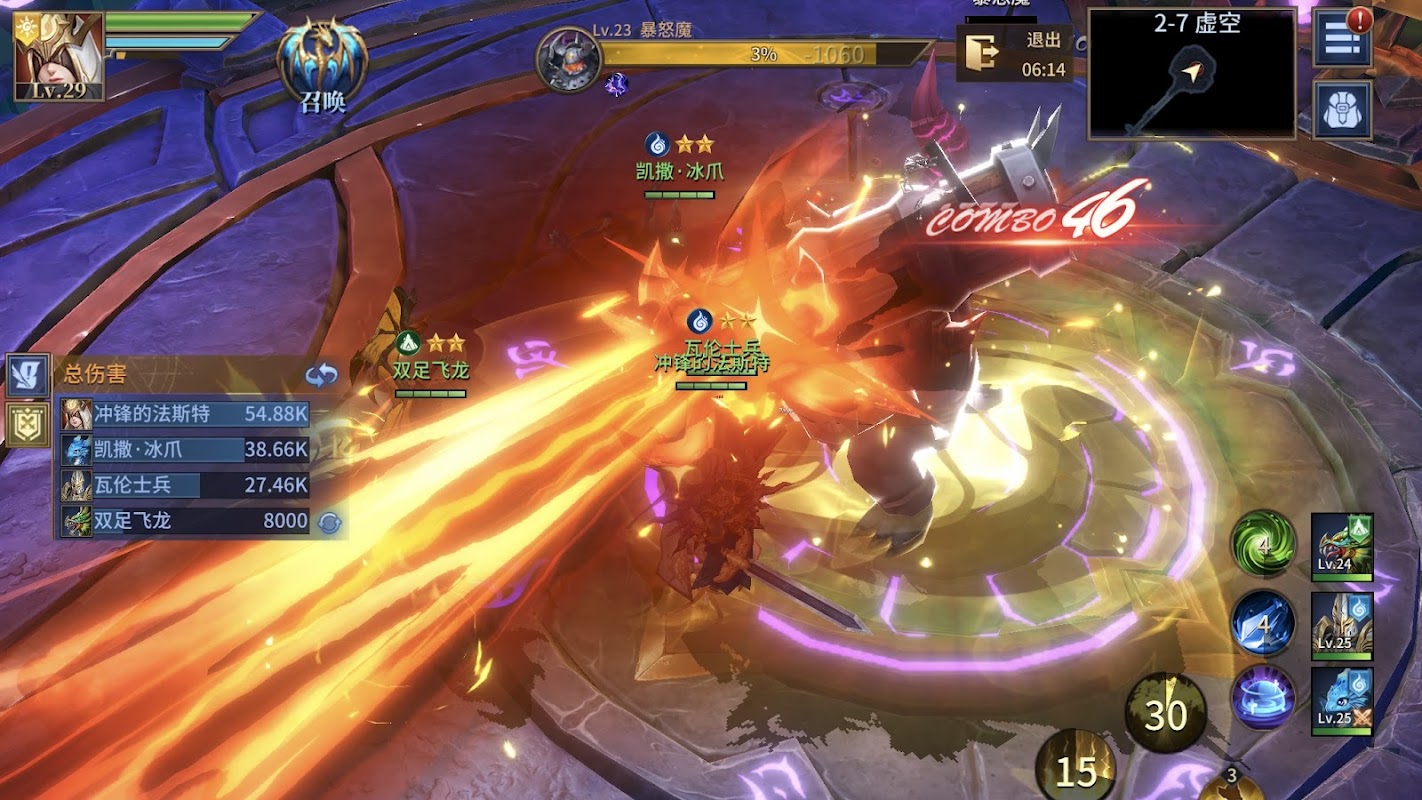
Task: Use the skill showing cooldown 30
Action: pos(1165,714)
